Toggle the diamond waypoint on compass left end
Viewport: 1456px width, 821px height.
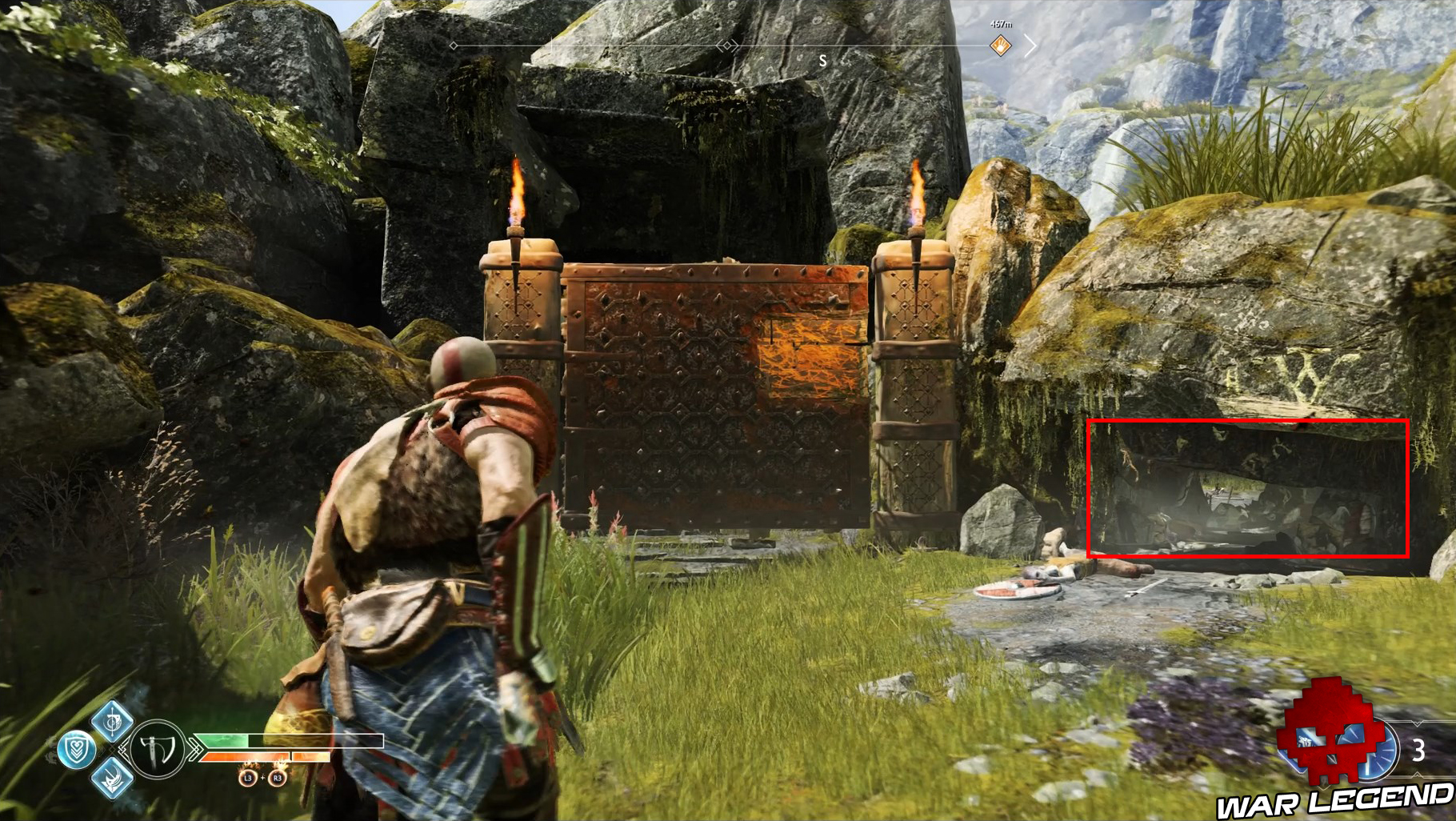coord(453,46)
